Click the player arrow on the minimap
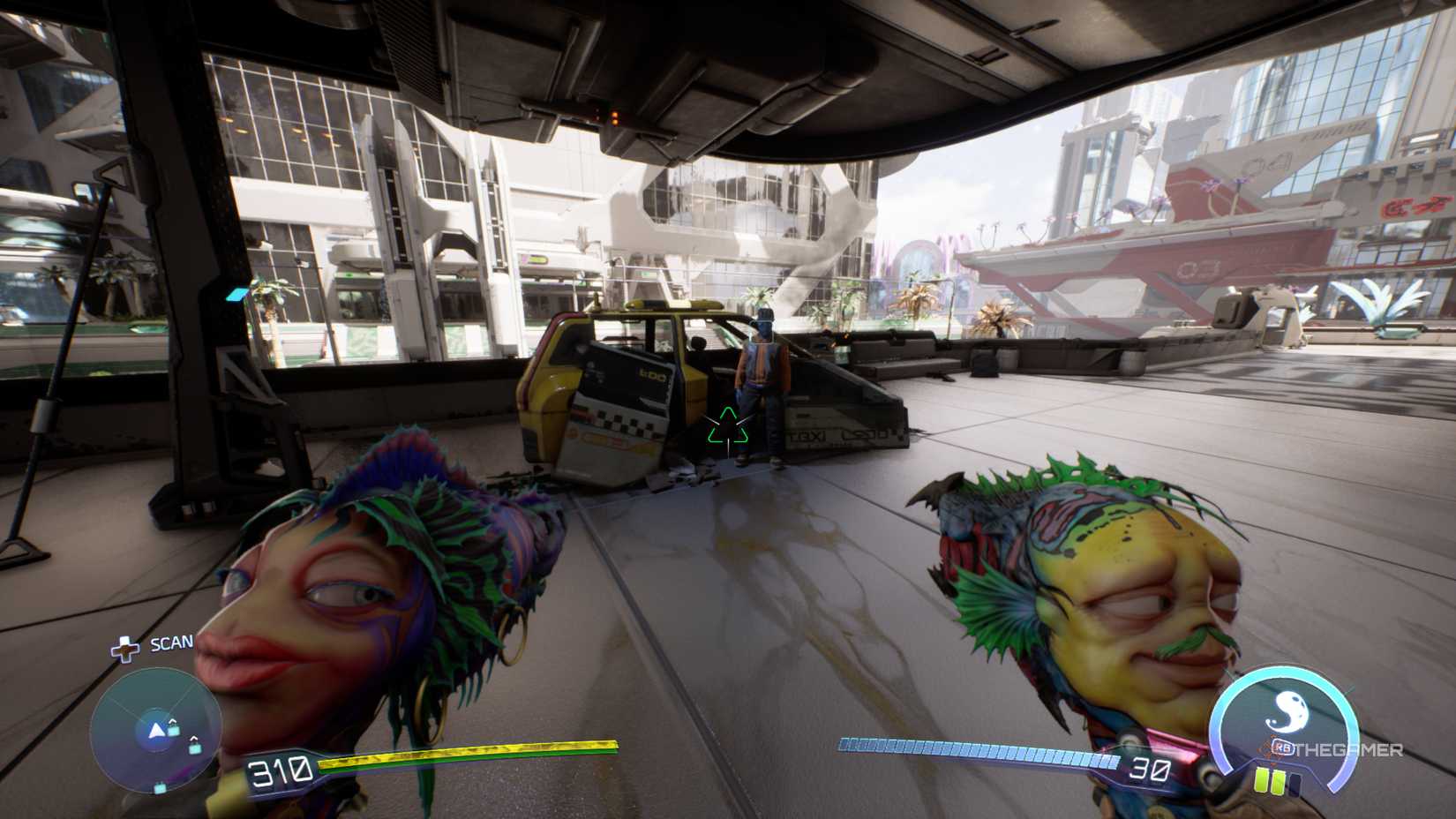The height and width of the screenshot is (819, 1456). 158,728
